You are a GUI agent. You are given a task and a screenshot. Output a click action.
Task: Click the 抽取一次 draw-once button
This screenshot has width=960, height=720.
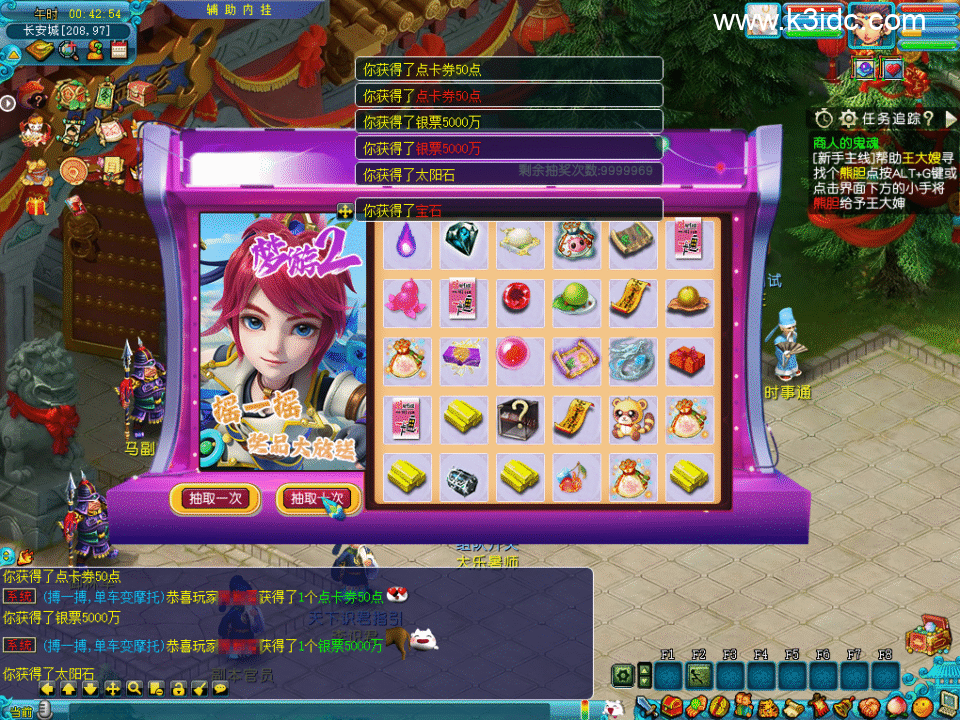tap(215, 498)
